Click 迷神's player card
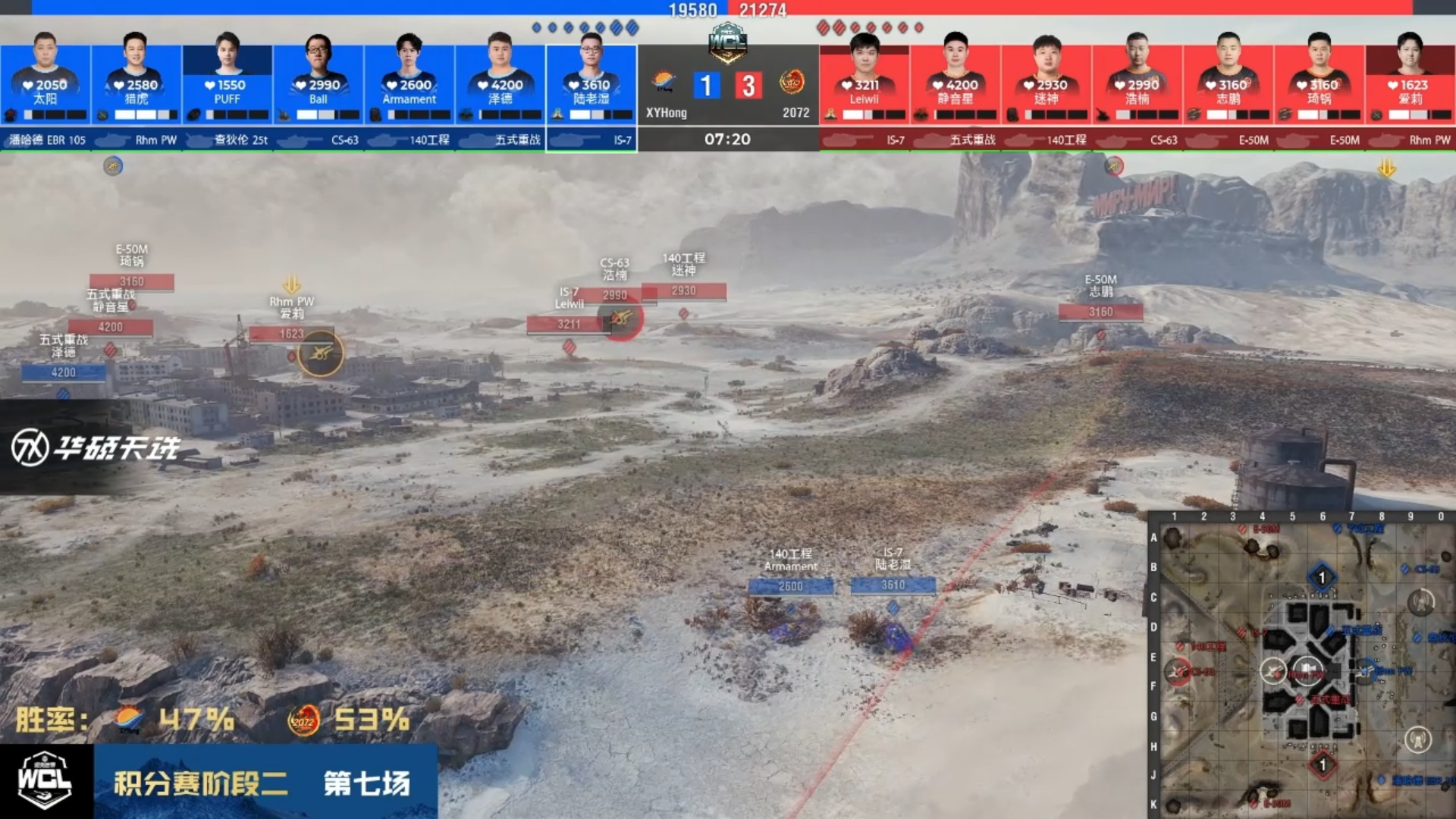This screenshot has width=1456, height=819. tap(1046, 83)
